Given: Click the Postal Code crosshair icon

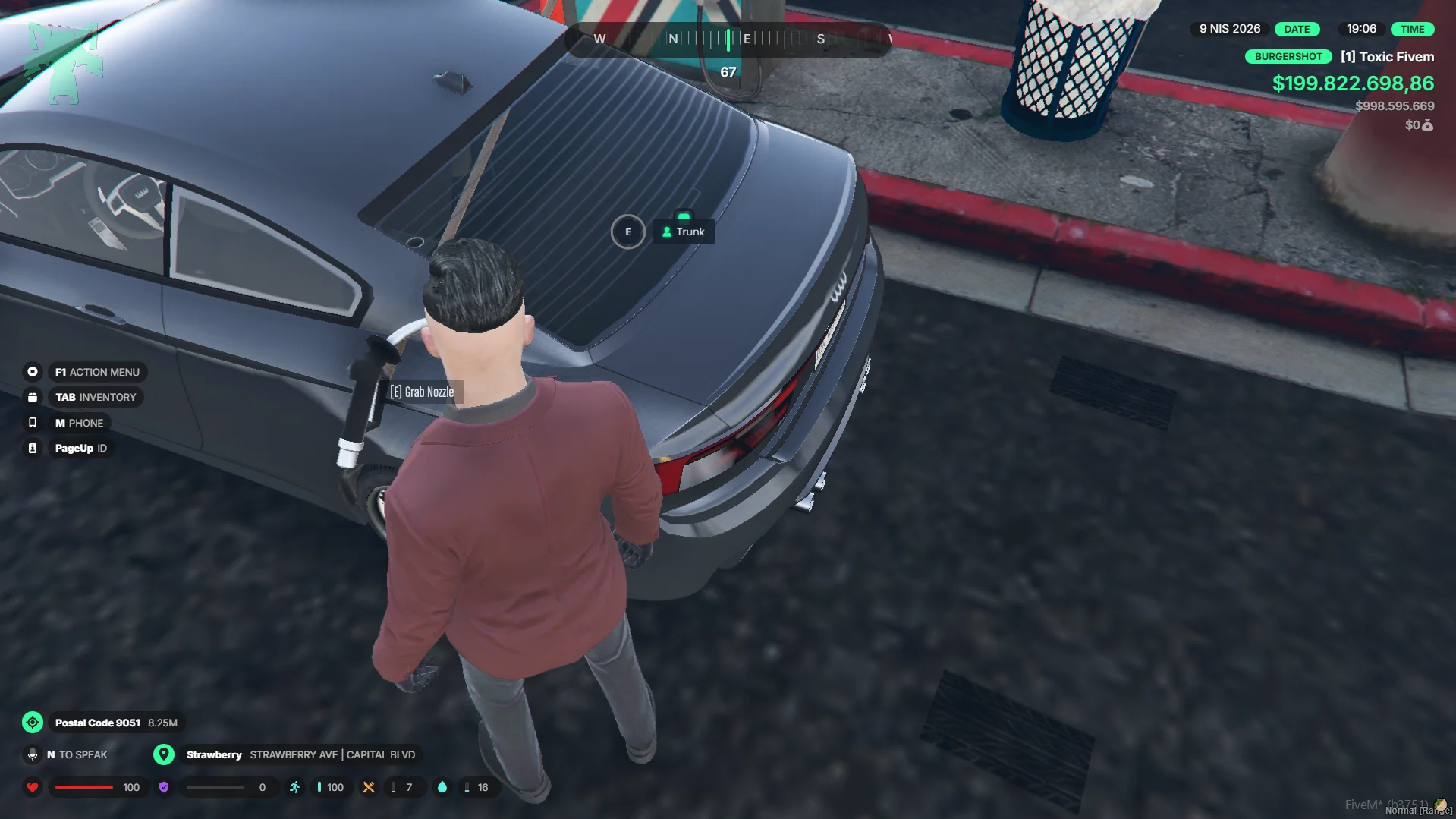Looking at the screenshot, I should coord(33,723).
